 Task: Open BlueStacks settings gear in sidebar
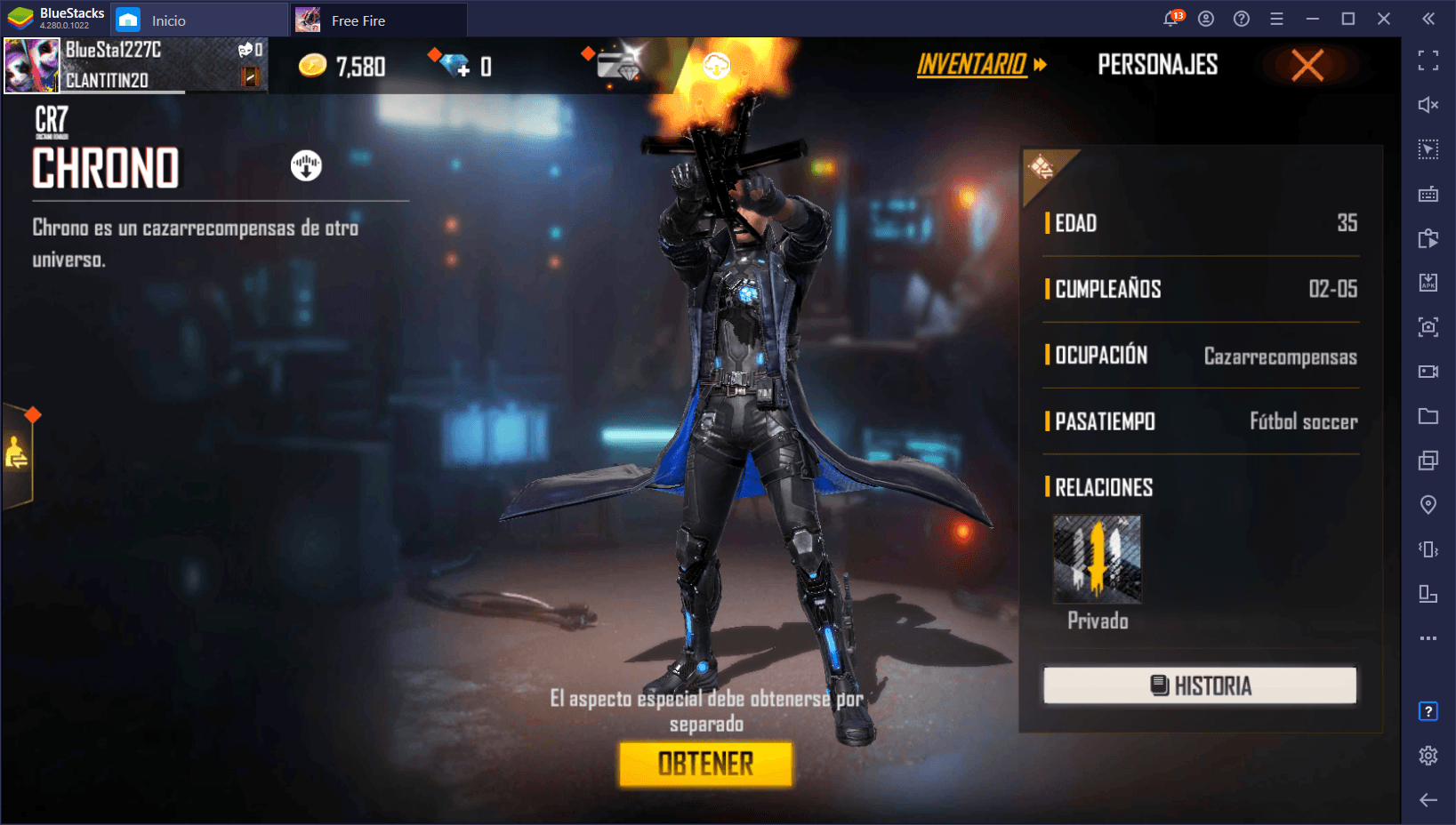coord(1428,756)
